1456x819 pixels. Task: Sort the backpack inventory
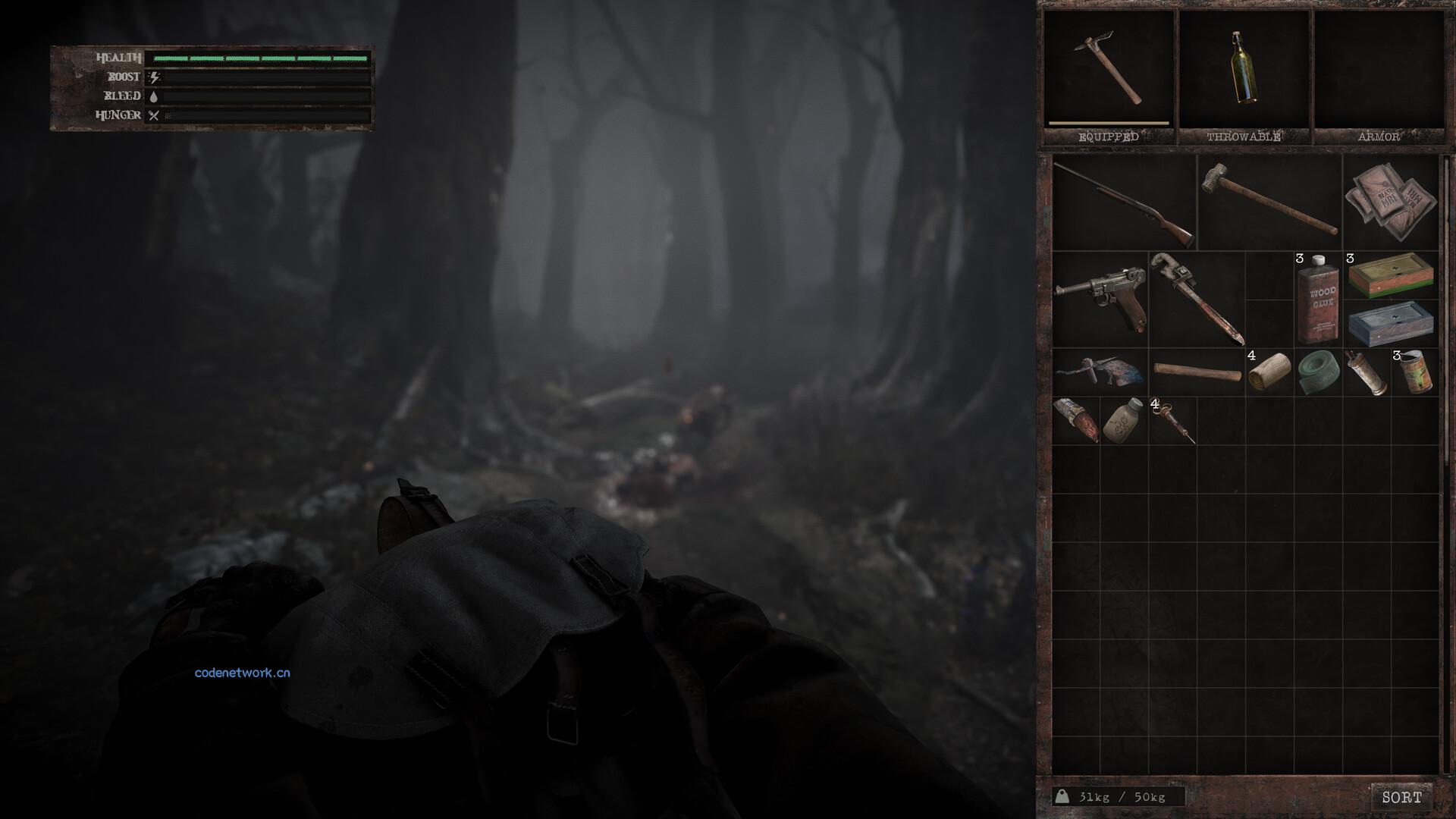pyautogui.click(x=1401, y=797)
